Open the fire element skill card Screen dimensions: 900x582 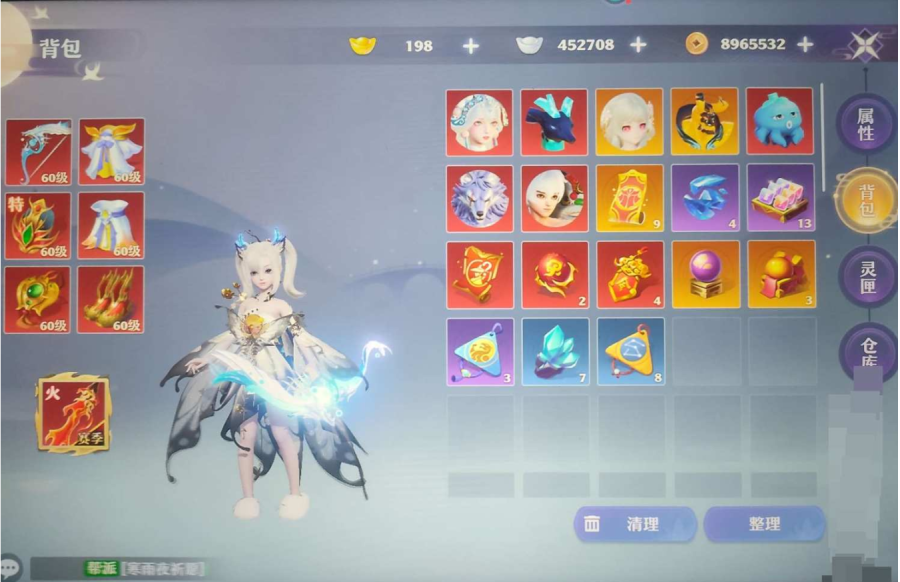73,411
